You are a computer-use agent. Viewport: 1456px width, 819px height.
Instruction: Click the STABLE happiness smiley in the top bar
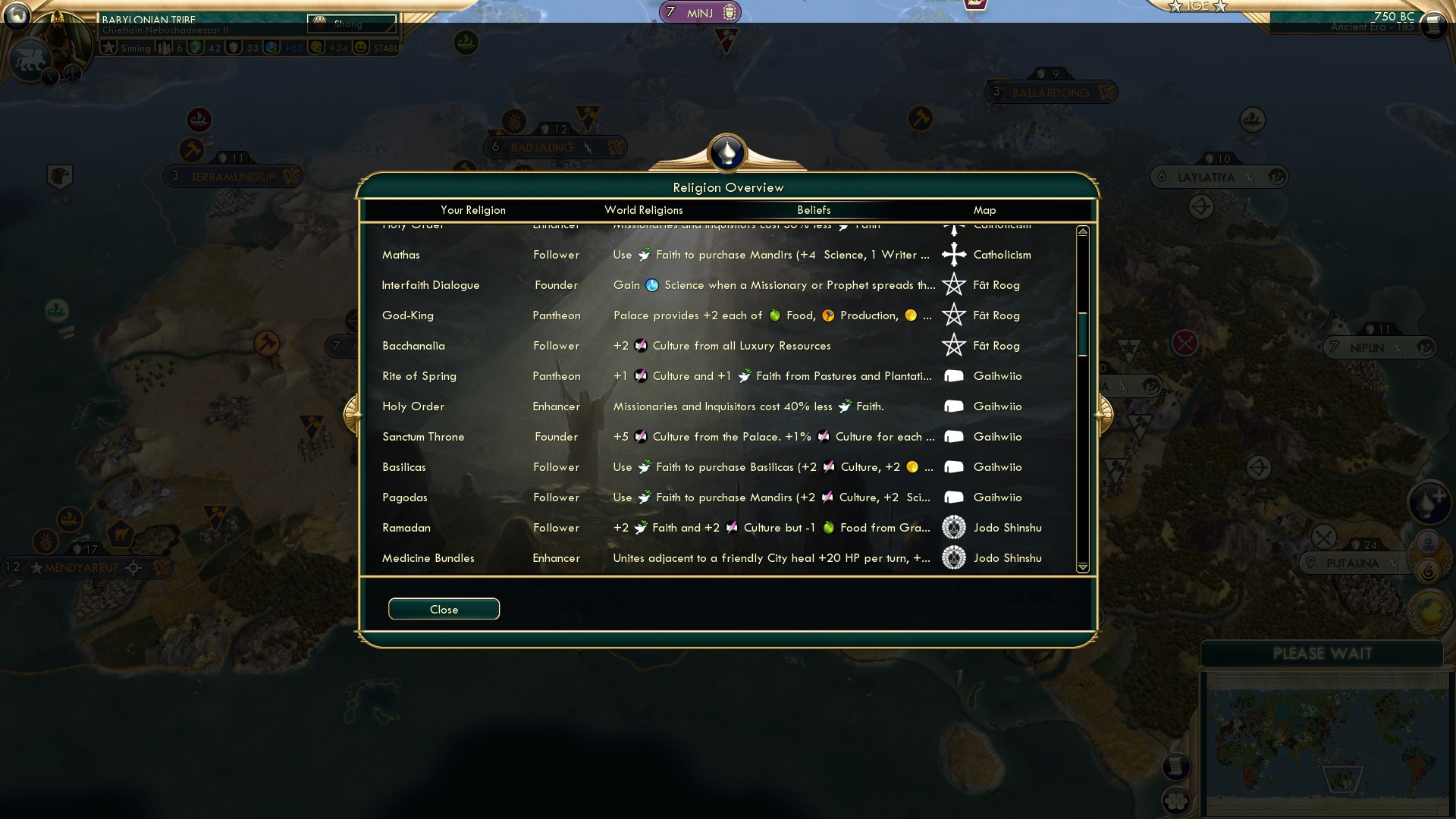tap(359, 48)
